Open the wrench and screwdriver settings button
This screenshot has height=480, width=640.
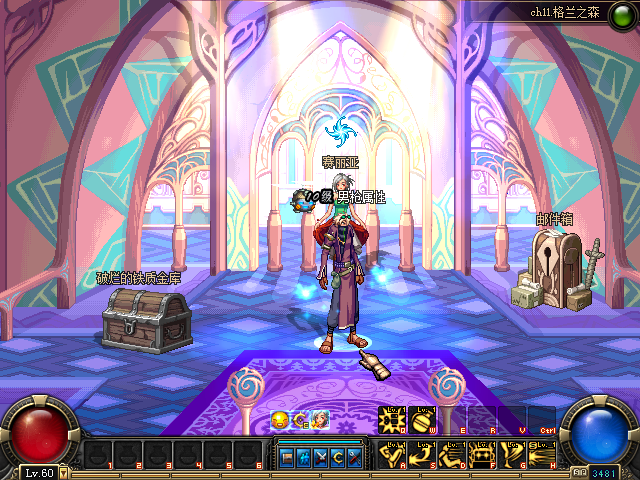tap(354, 458)
